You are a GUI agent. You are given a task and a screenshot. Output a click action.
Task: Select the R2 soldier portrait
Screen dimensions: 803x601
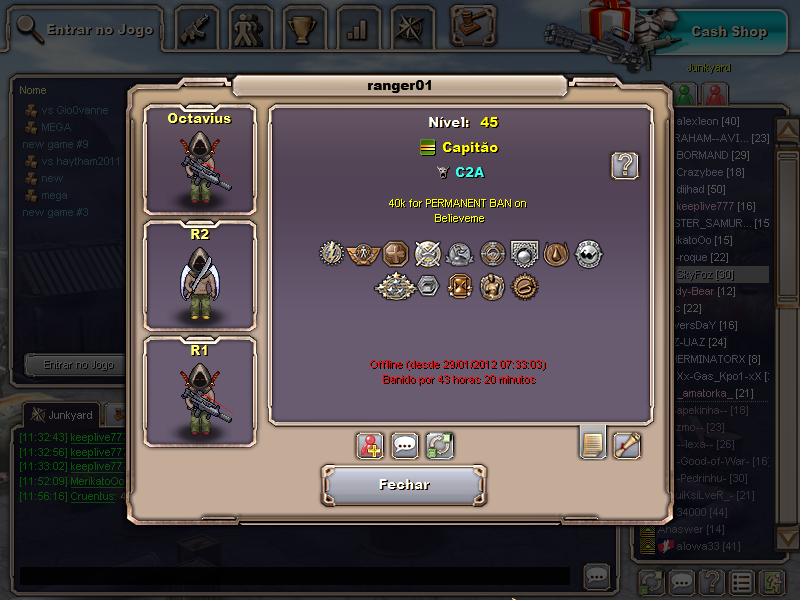tap(199, 275)
